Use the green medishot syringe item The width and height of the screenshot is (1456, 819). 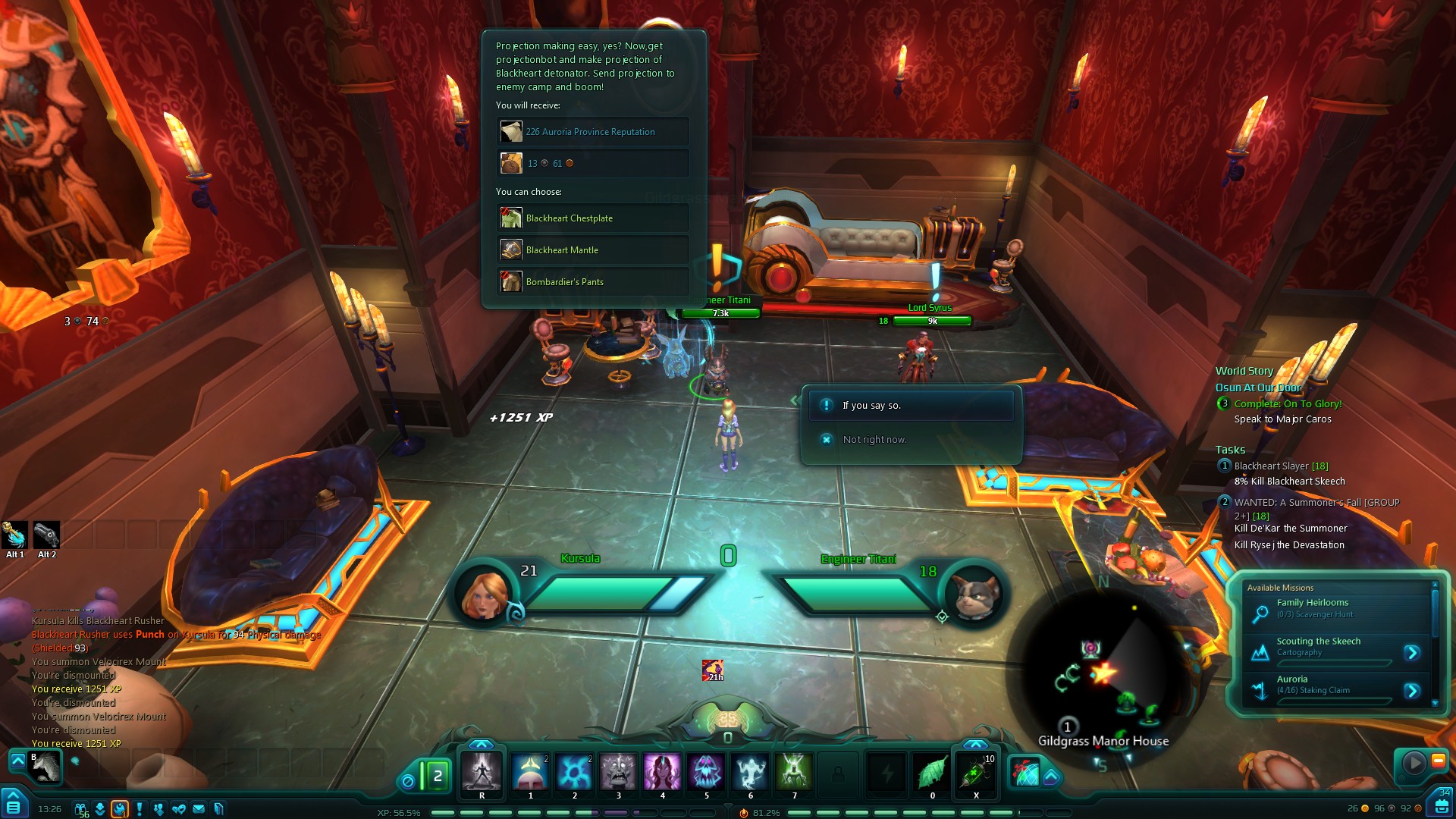coord(976,773)
